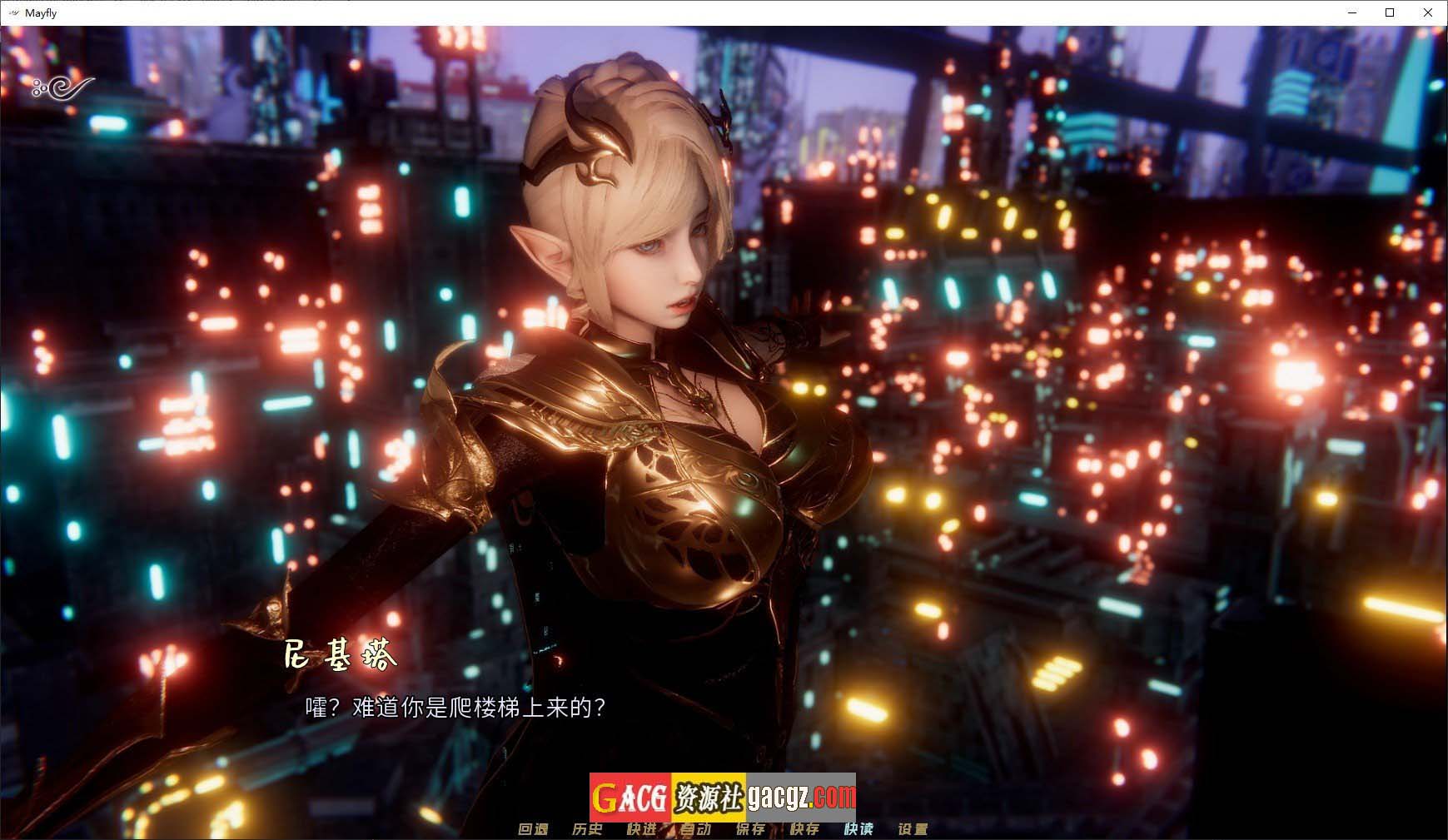Image resolution: width=1448 pixels, height=840 pixels.
Task: Open the 设置 settings menu
Action: tap(913, 829)
